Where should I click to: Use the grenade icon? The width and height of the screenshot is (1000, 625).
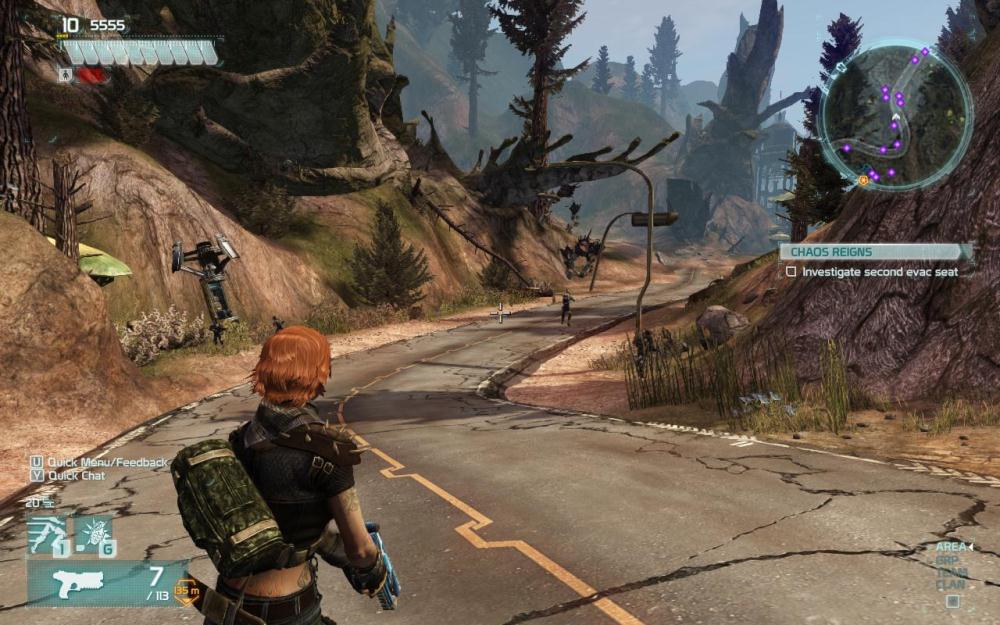[x=94, y=535]
